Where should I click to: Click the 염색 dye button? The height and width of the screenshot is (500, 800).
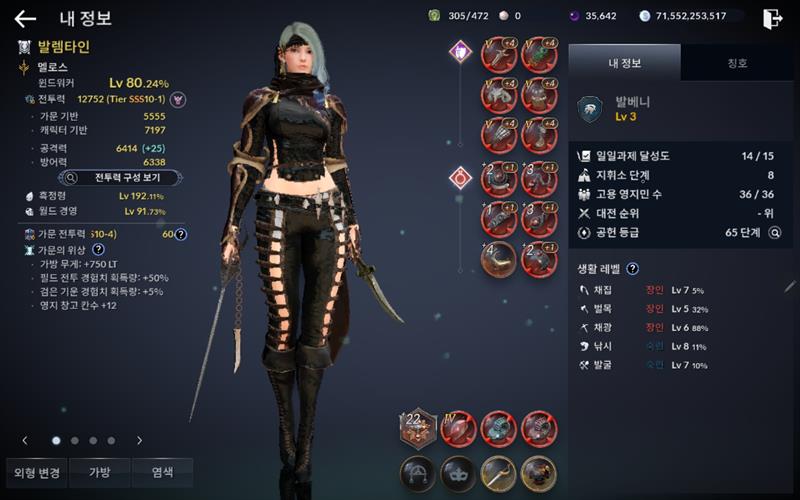pos(162,472)
